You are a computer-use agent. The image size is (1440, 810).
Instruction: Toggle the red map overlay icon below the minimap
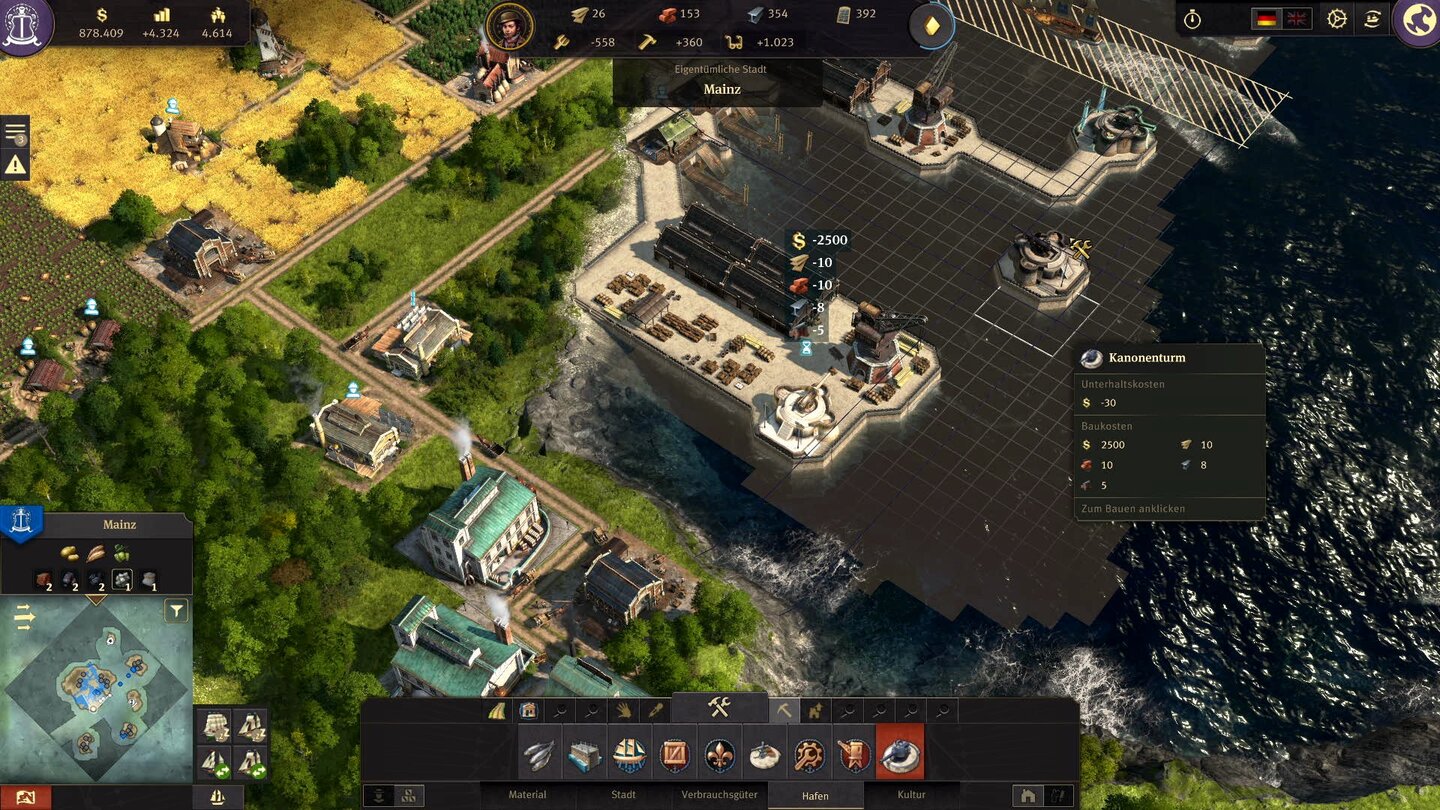pyautogui.click(x=25, y=796)
